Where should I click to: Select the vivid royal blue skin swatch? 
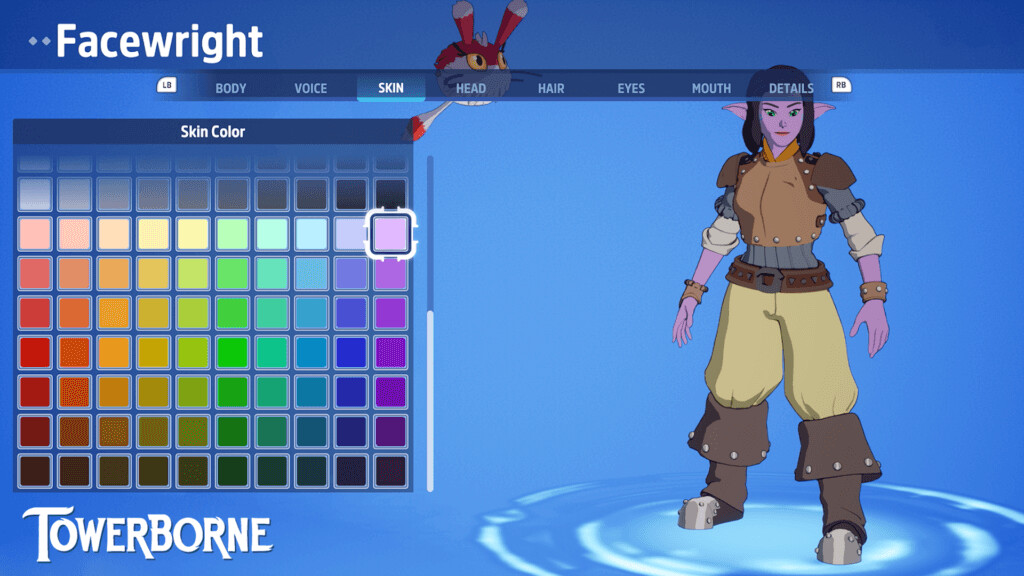click(351, 352)
